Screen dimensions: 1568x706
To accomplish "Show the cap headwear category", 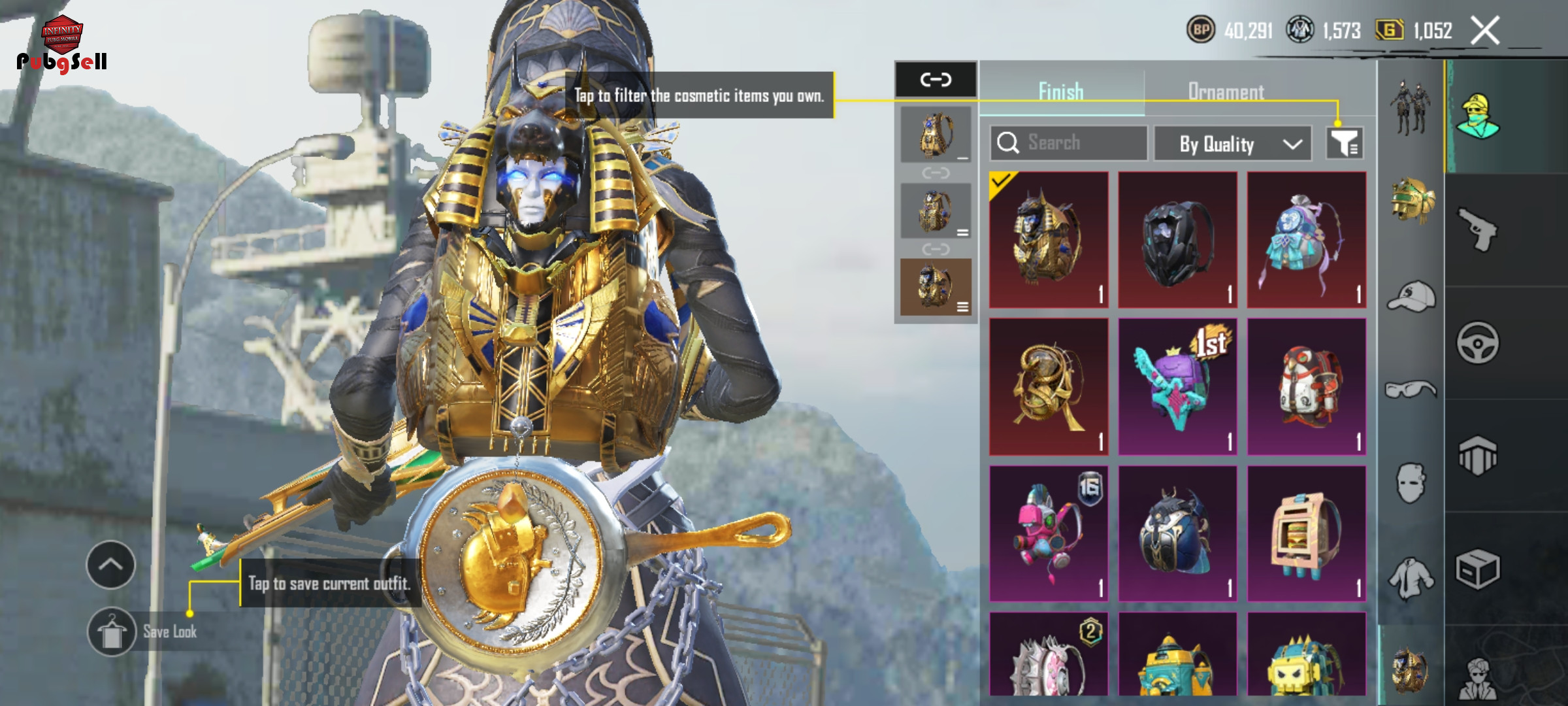I will pyautogui.click(x=1411, y=297).
